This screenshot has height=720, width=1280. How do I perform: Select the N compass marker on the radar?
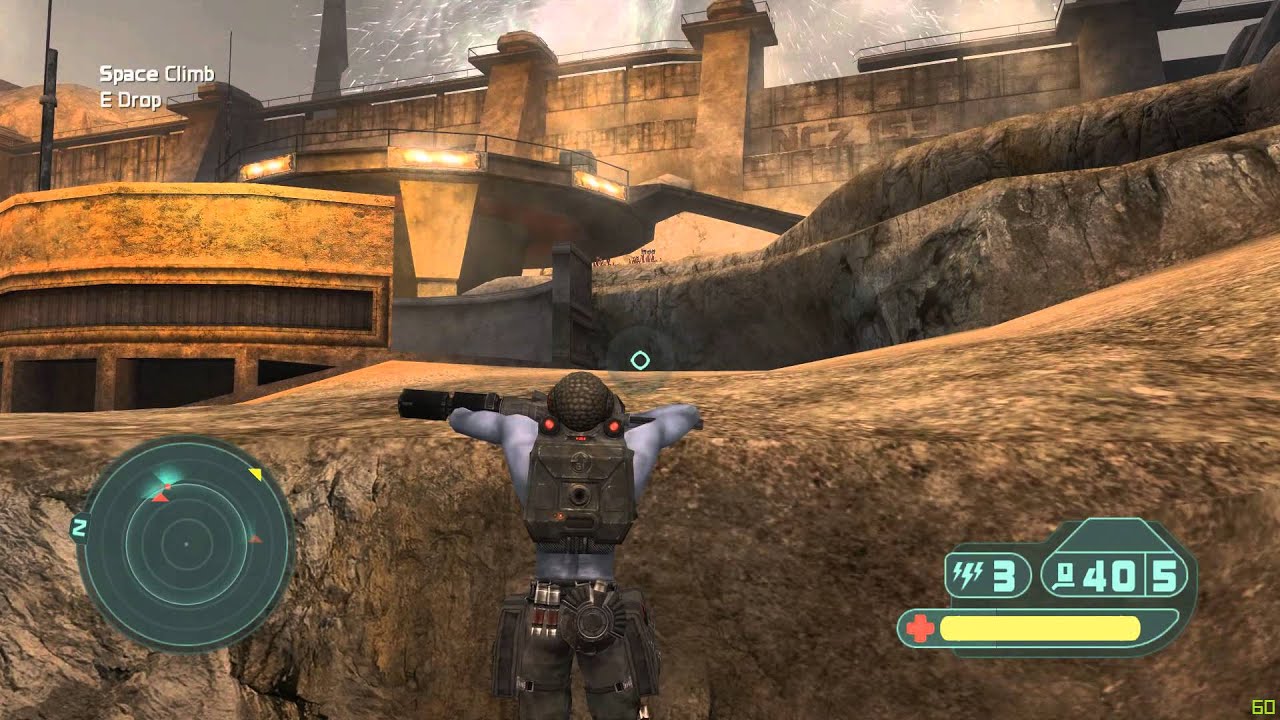click(x=80, y=528)
